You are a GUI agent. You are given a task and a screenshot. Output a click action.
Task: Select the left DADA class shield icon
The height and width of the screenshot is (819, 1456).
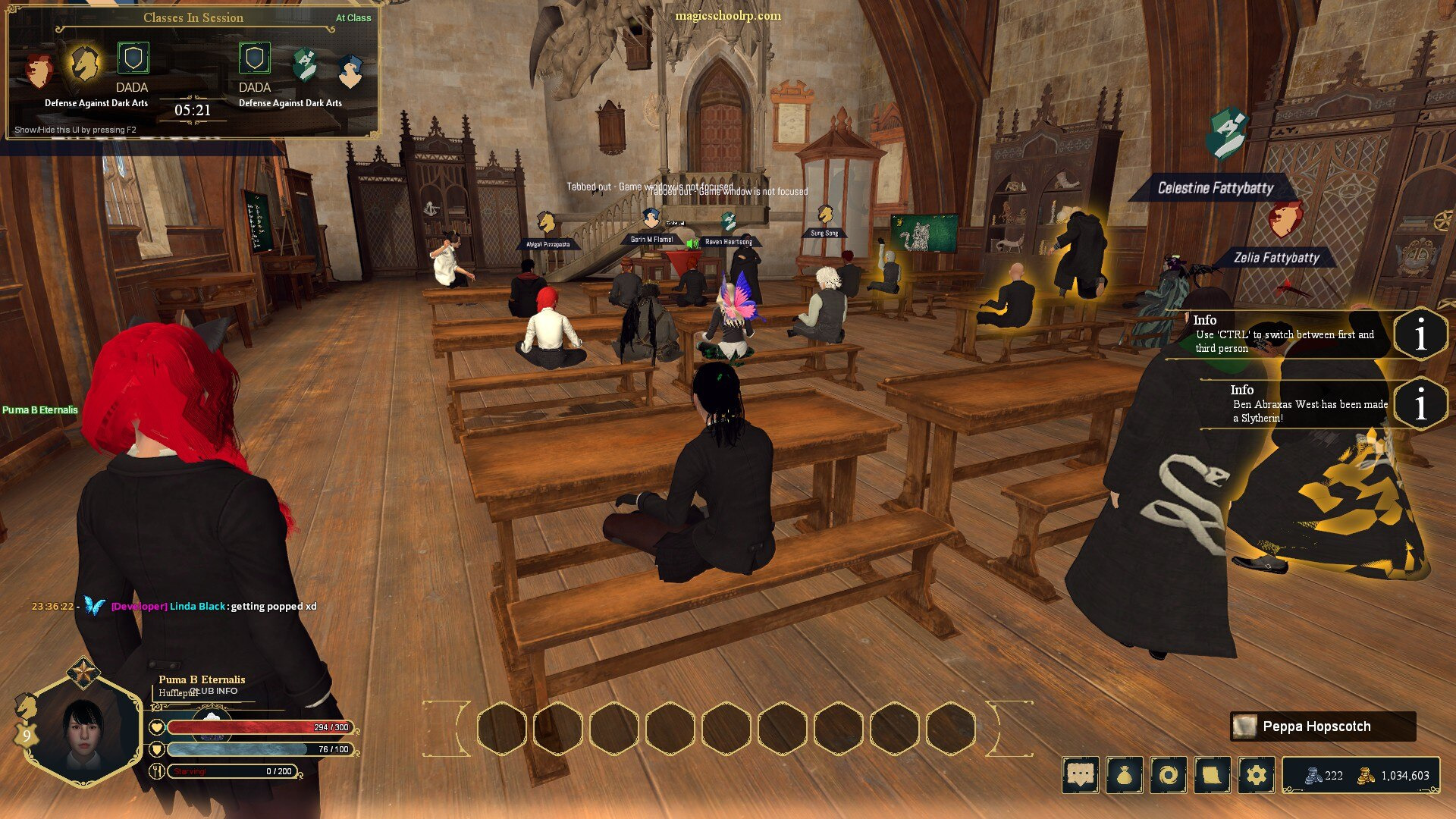click(133, 58)
